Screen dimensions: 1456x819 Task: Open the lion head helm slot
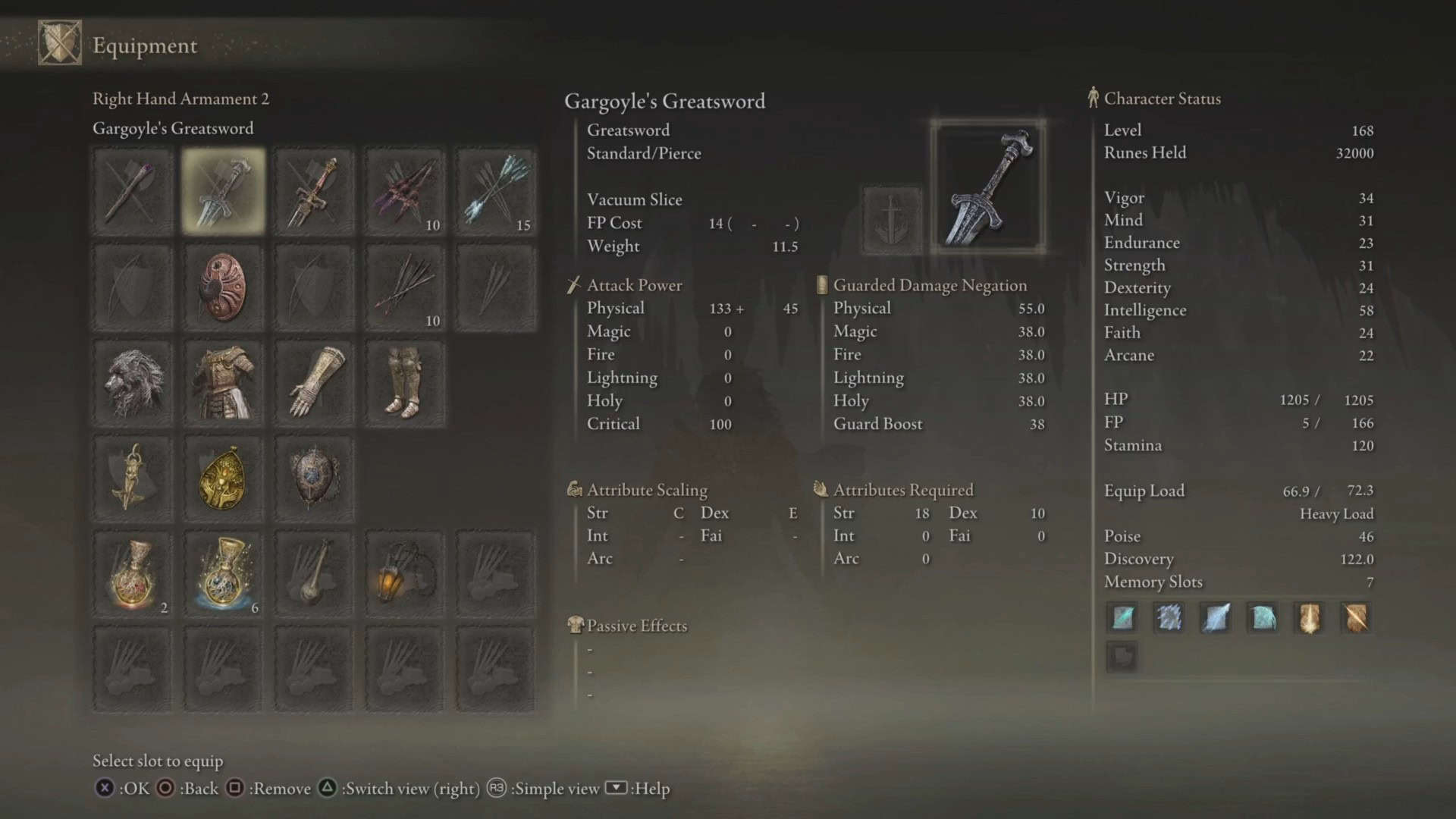pos(133,383)
